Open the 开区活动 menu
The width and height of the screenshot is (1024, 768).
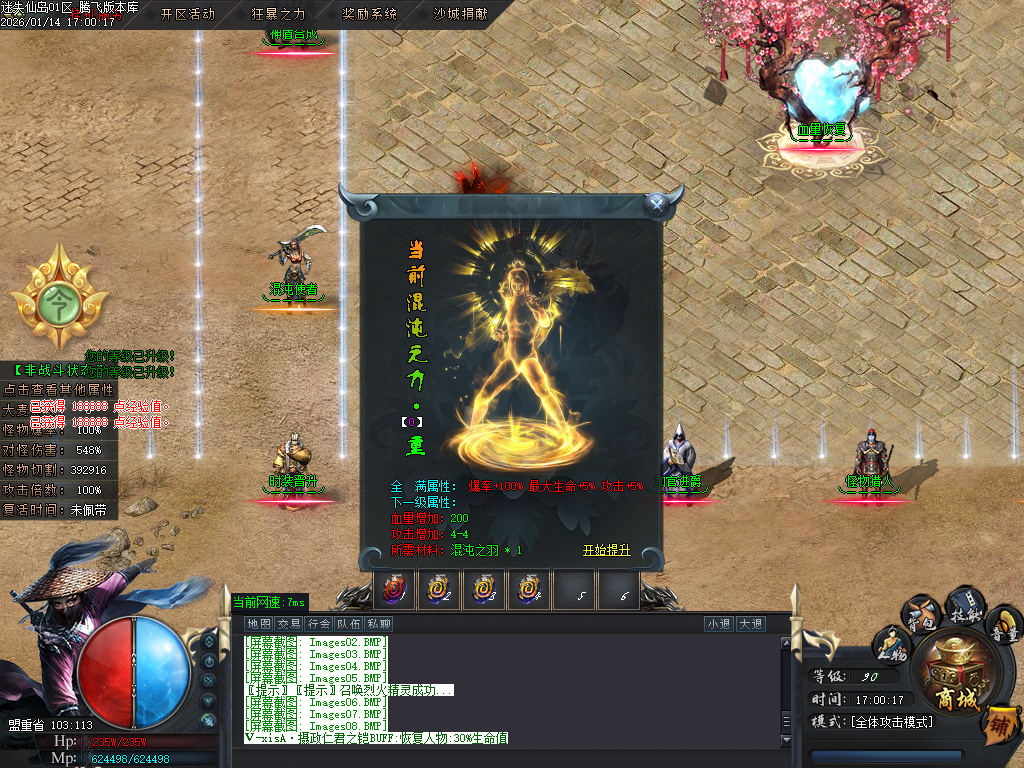coord(187,14)
